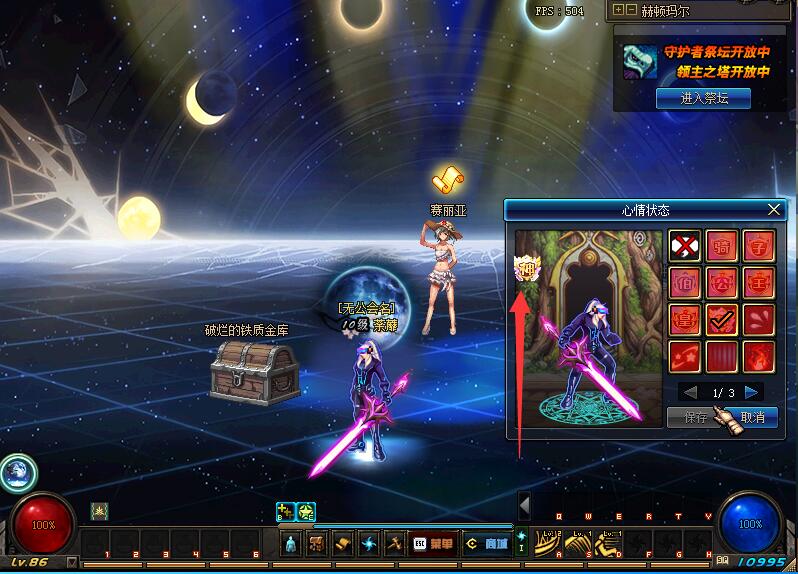Choose the red flame mood icon
This screenshot has height=574, width=798.
tap(760, 357)
